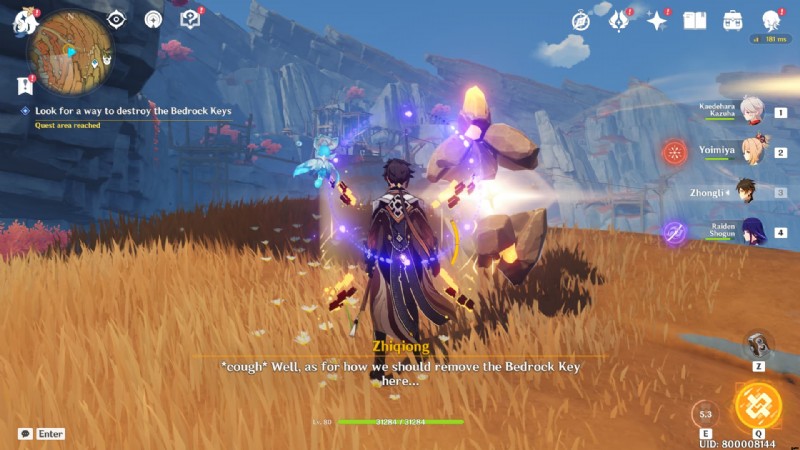The height and width of the screenshot is (450, 800).
Task: Switch to Kaedehara Kazuha
Action: tap(752, 112)
